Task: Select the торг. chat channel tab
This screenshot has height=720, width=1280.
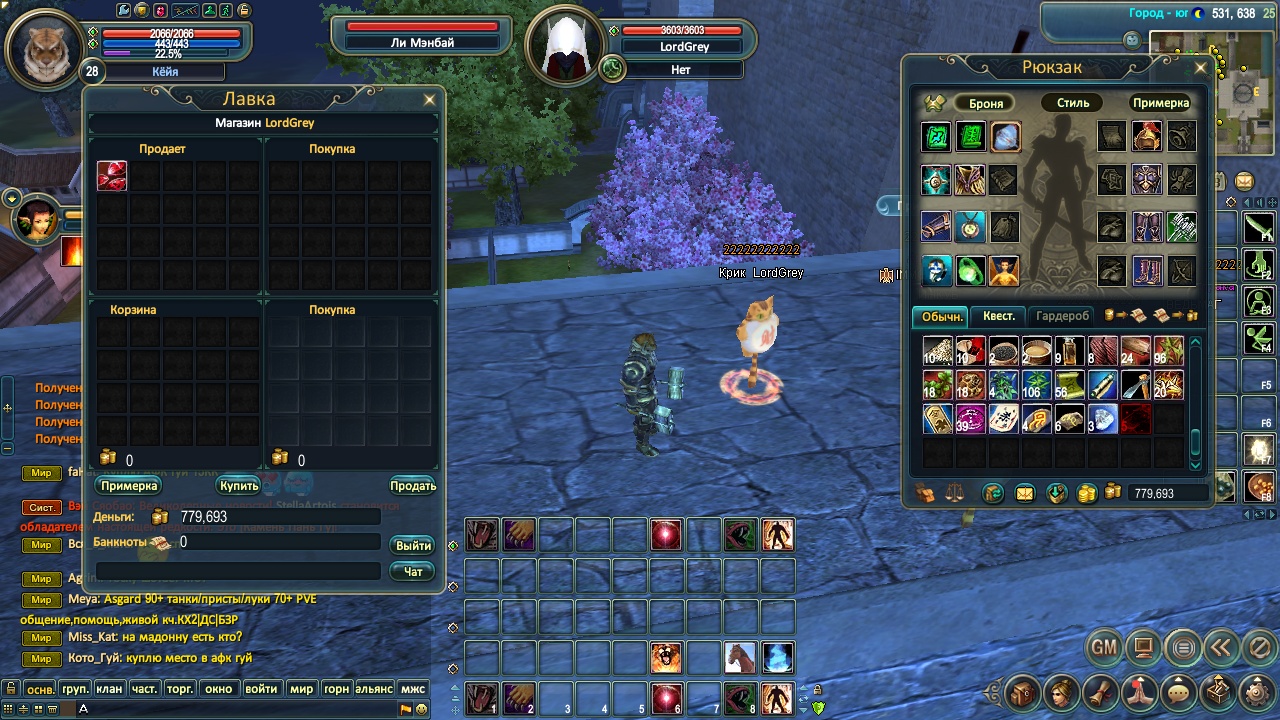Action: [180, 689]
